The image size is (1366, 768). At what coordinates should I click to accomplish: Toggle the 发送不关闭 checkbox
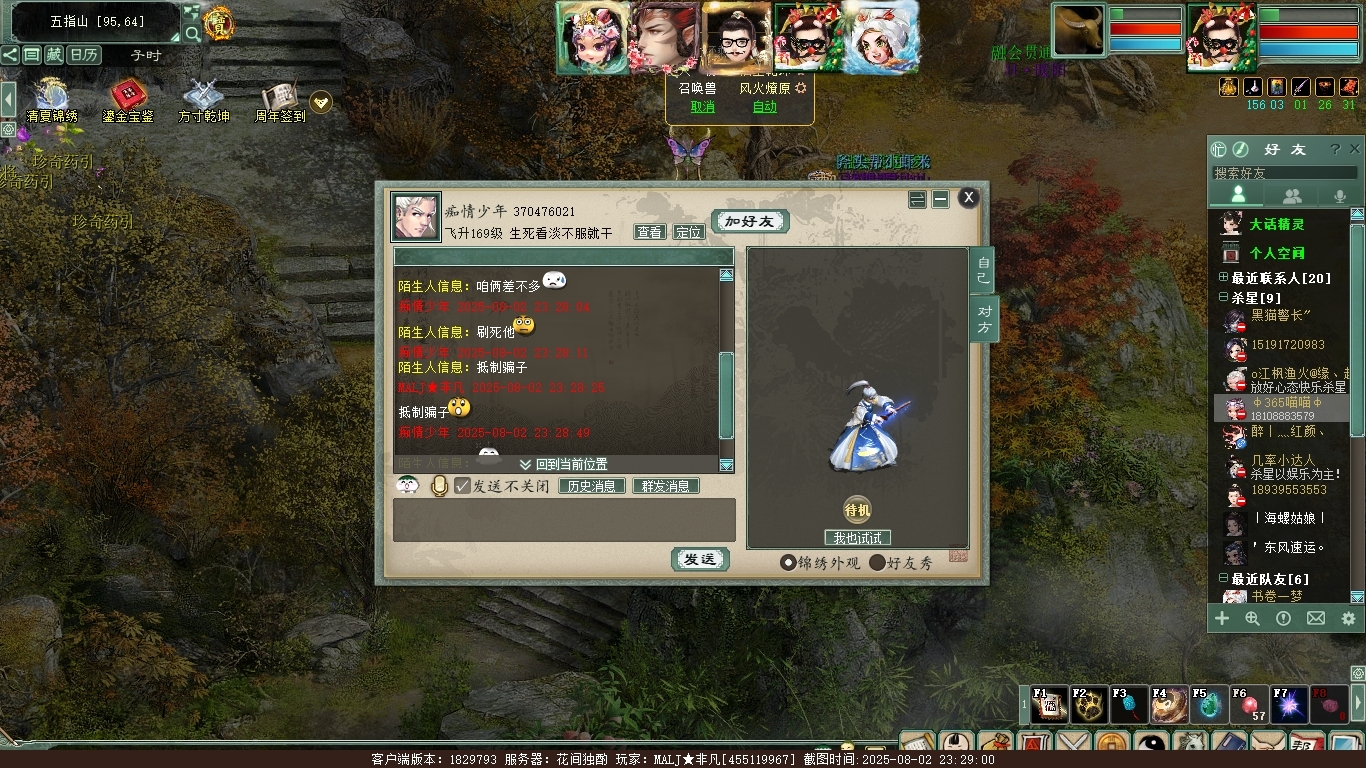(x=462, y=486)
